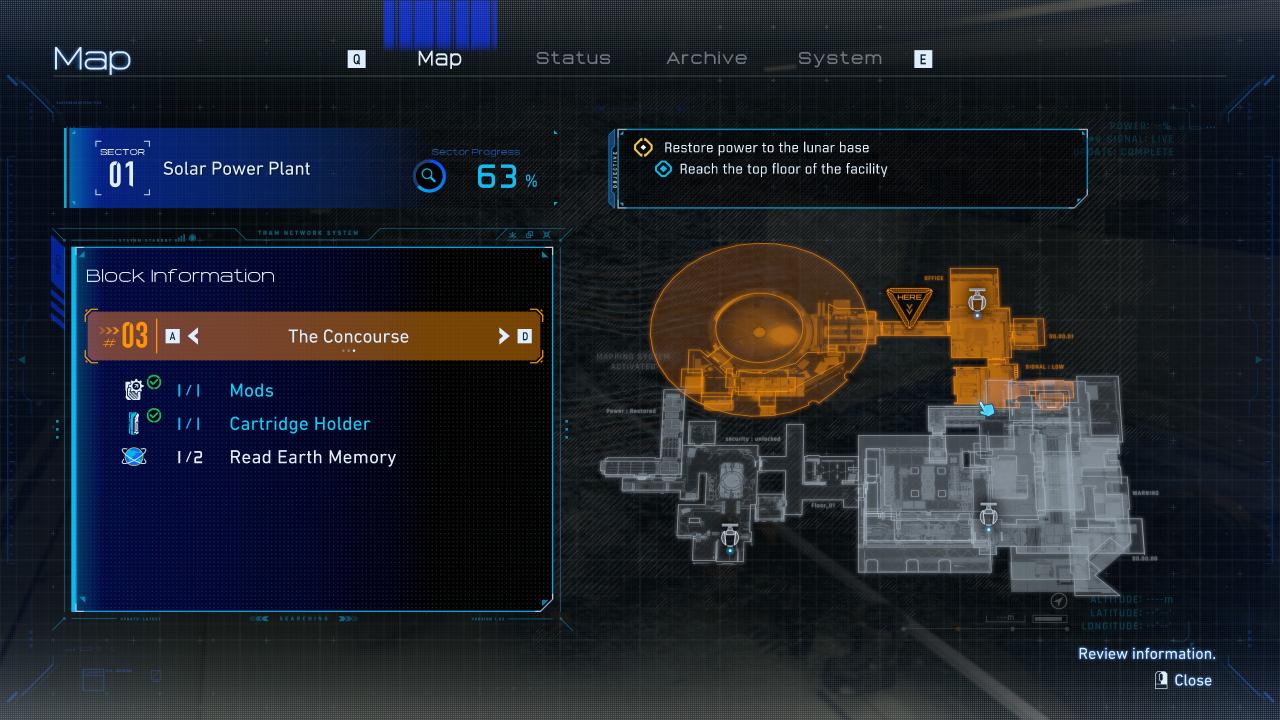This screenshot has height=720, width=1280.
Task: Show the previous block with left arrow
Action: click(x=193, y=336)
